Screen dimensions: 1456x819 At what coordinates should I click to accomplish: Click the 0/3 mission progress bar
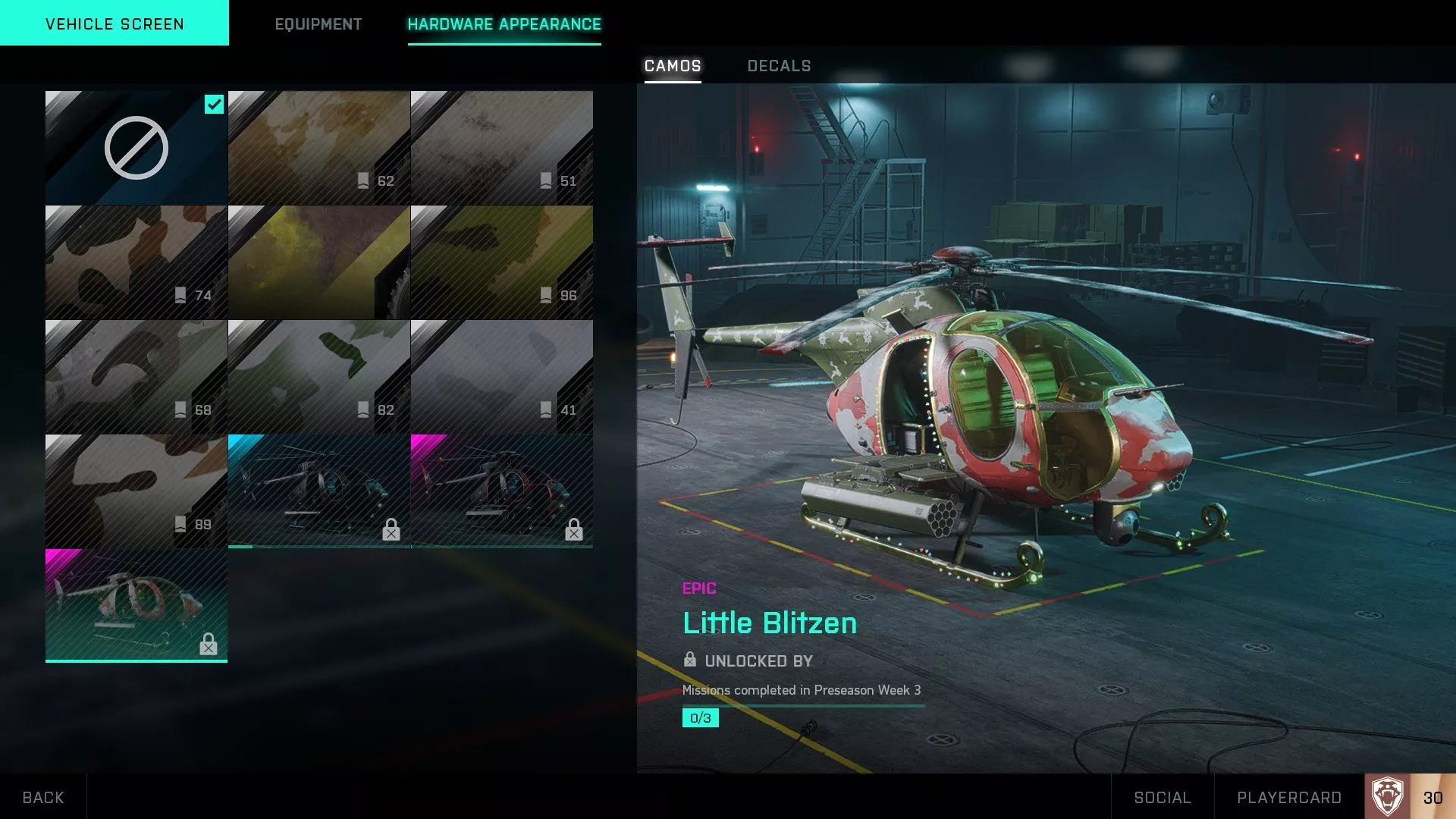click(699, 717)
